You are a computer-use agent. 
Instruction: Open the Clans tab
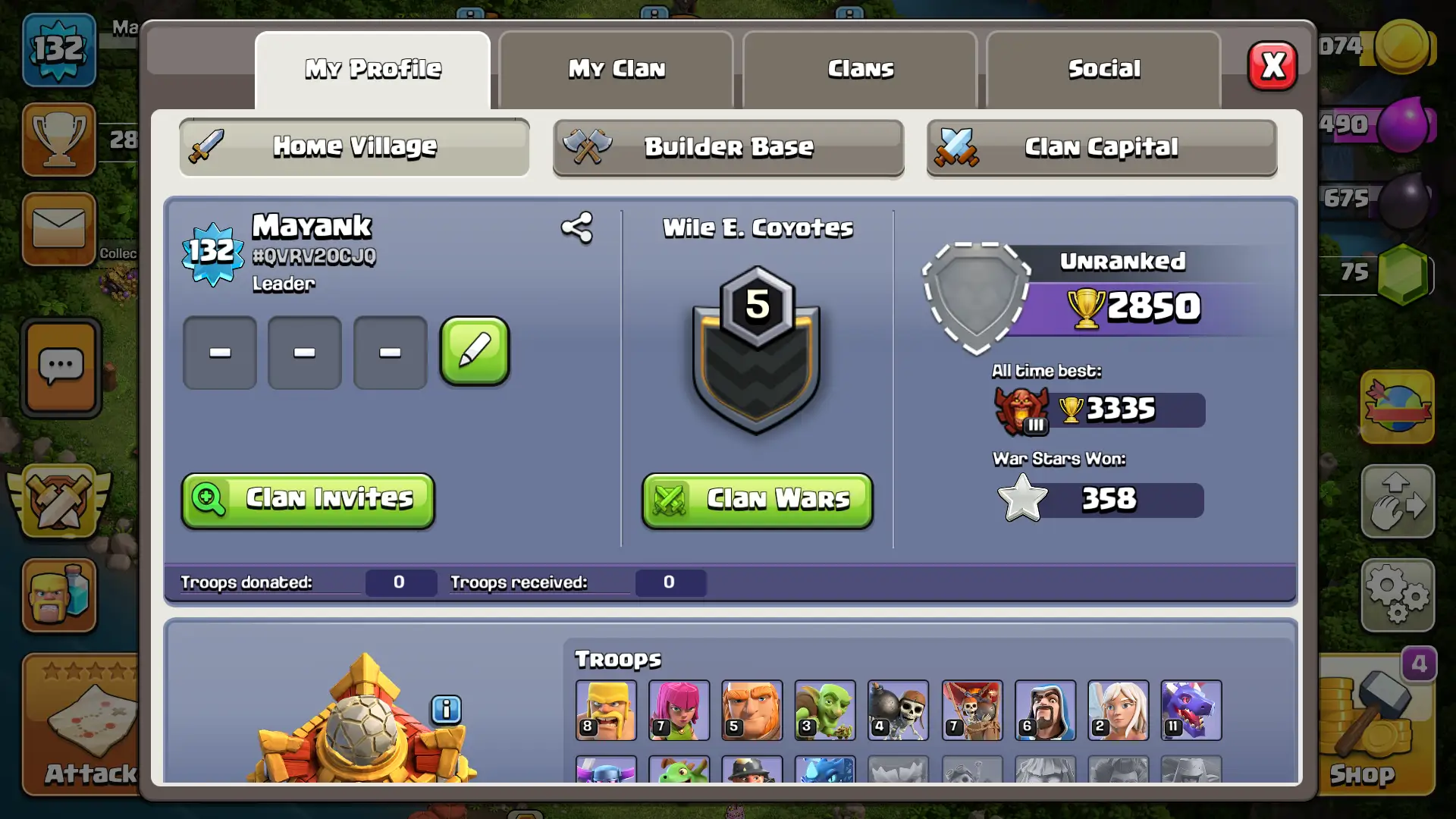(860, 69)
